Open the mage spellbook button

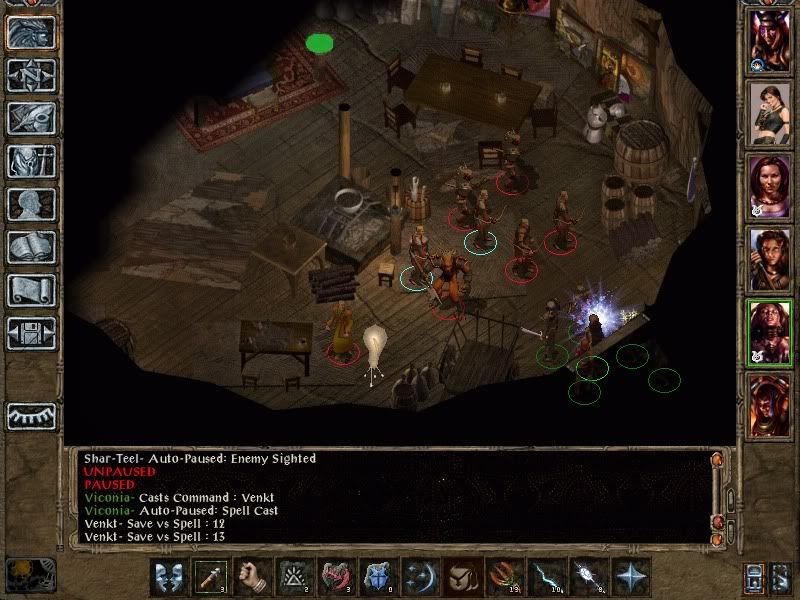pyautogui.click(x=31, y=247)
